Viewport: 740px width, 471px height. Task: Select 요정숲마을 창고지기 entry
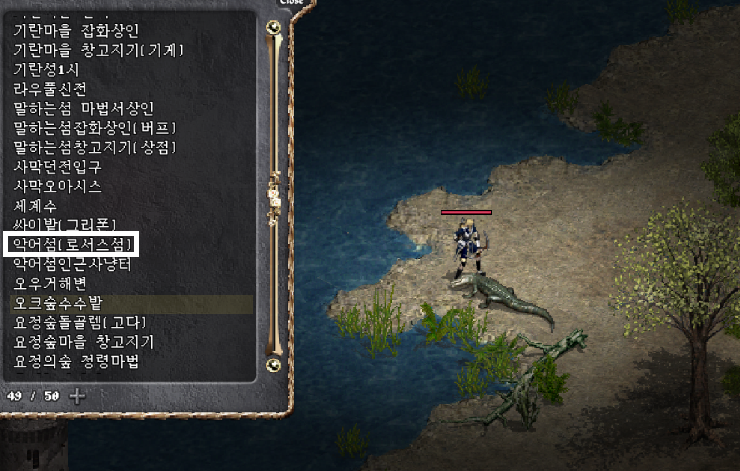pos(84,342)
